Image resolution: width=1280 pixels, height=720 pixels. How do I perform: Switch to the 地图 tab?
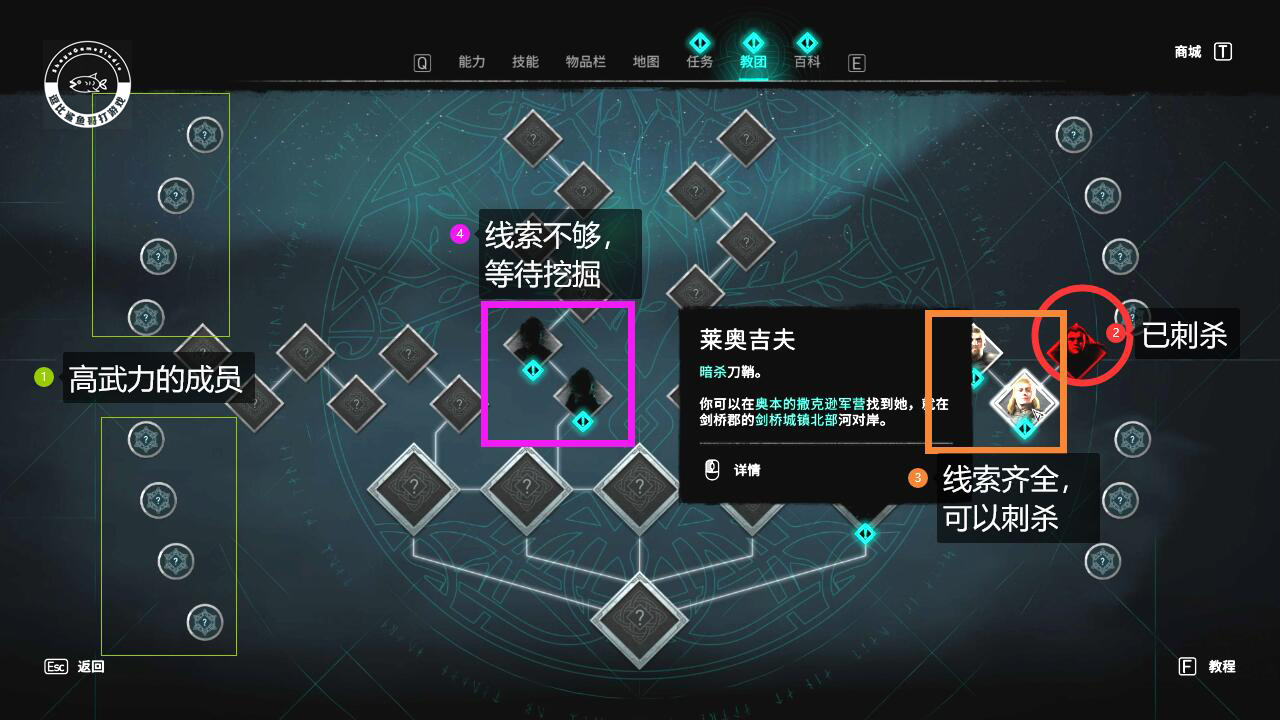click(646, 61)
